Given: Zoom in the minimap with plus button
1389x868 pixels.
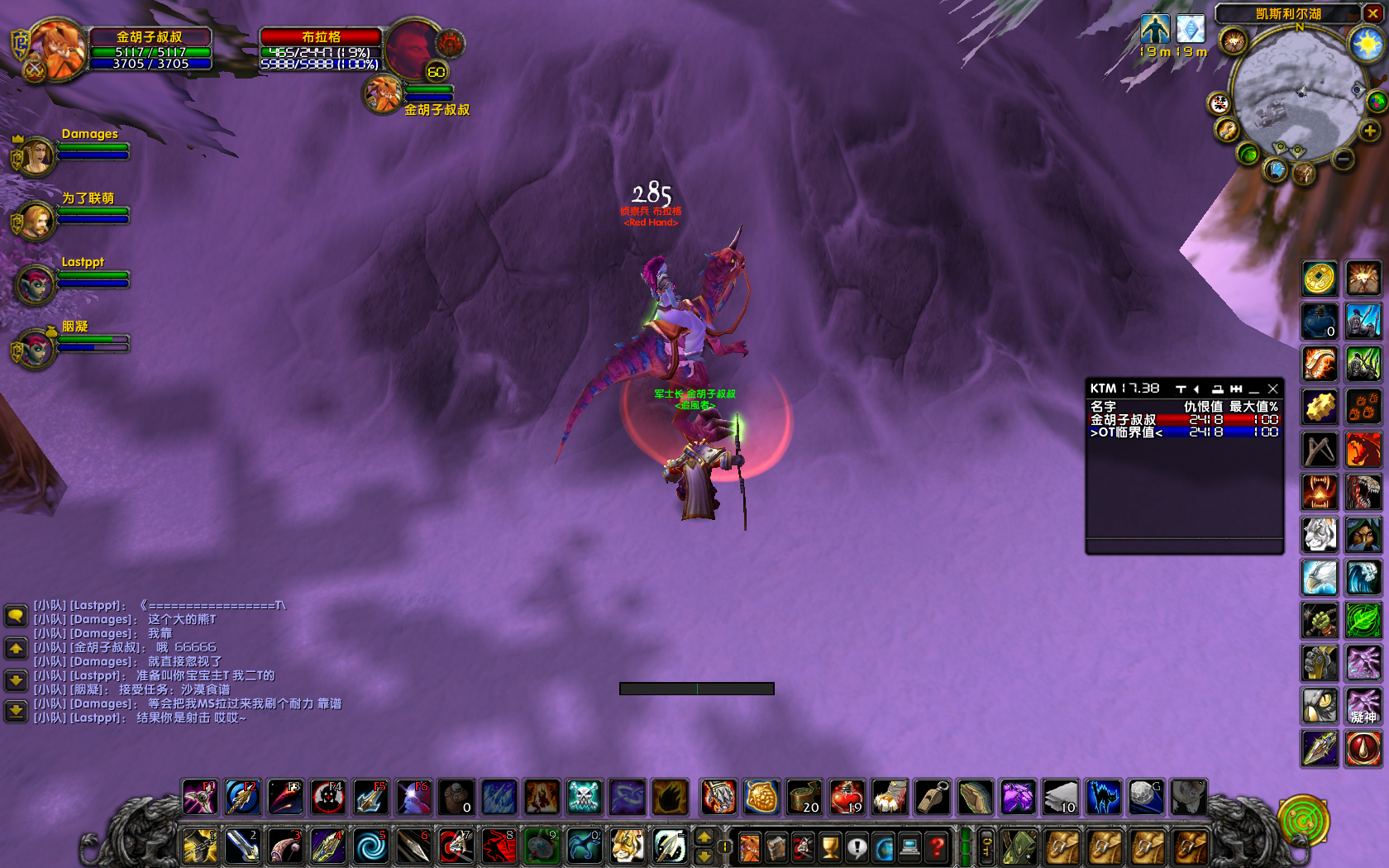Looking at the screenshot, I should coord(1370,131).
